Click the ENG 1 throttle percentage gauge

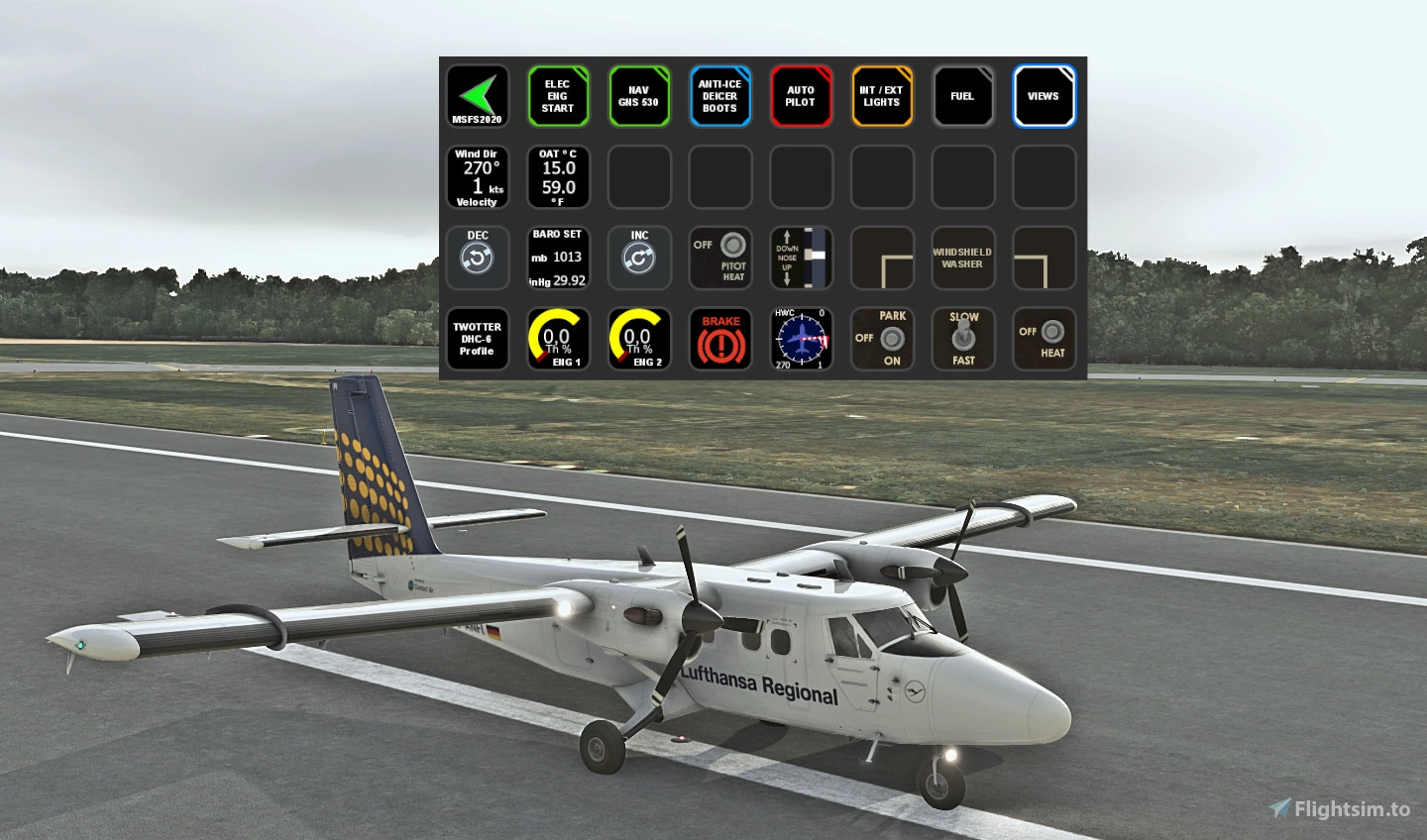pos(558,339)
